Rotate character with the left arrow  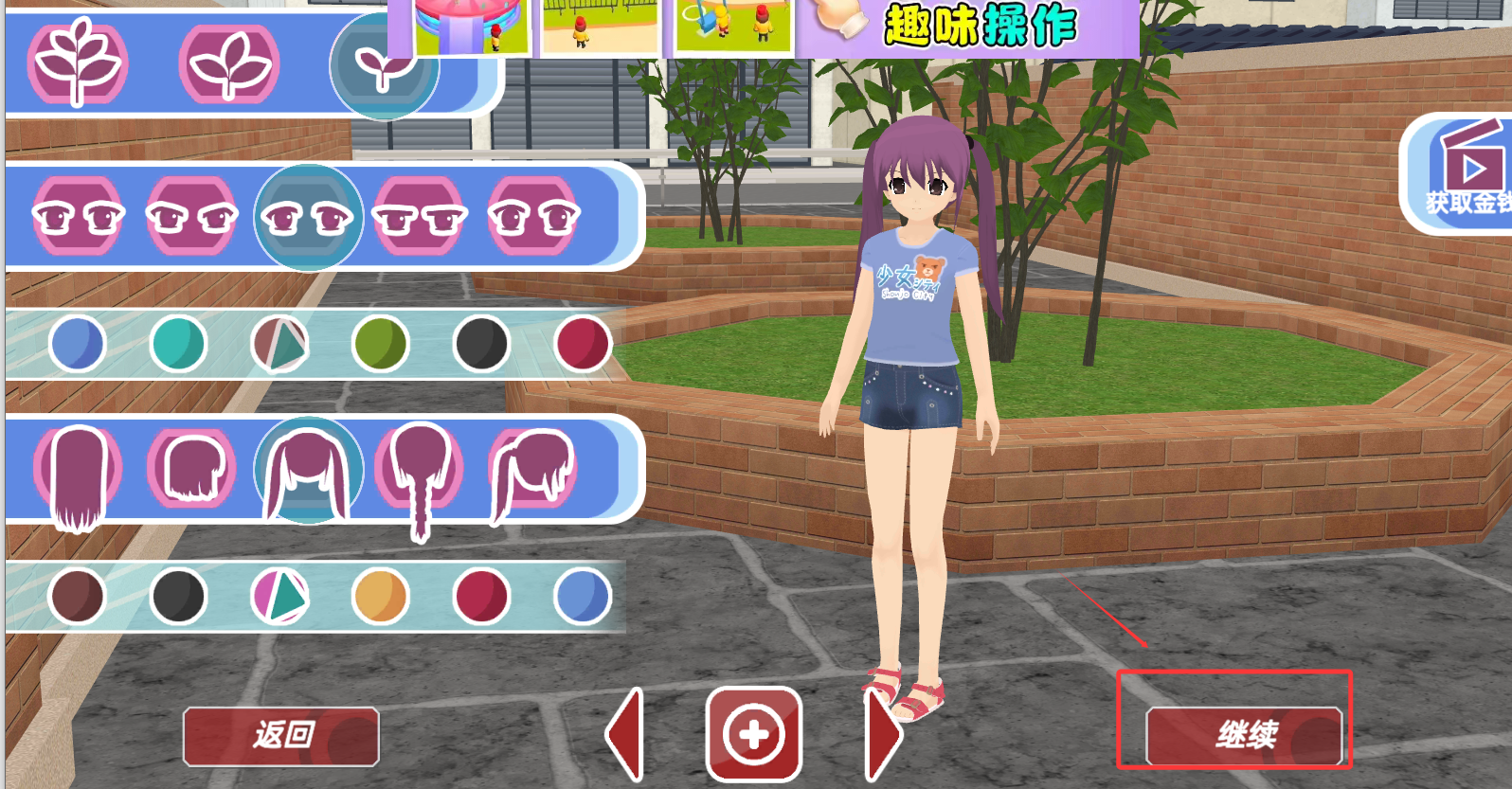pos(626,735)
